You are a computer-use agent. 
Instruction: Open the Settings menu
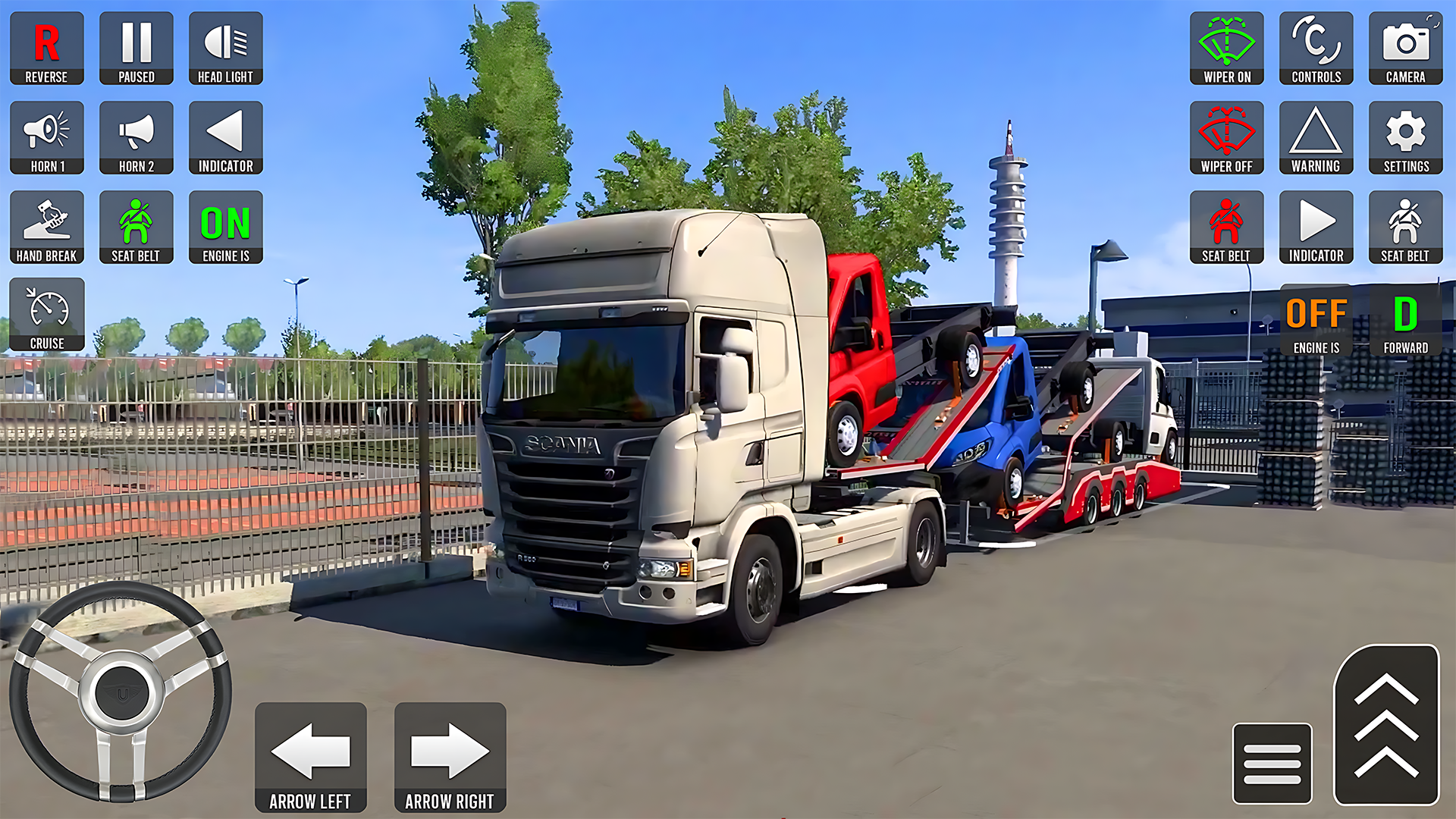point(1404,136)
